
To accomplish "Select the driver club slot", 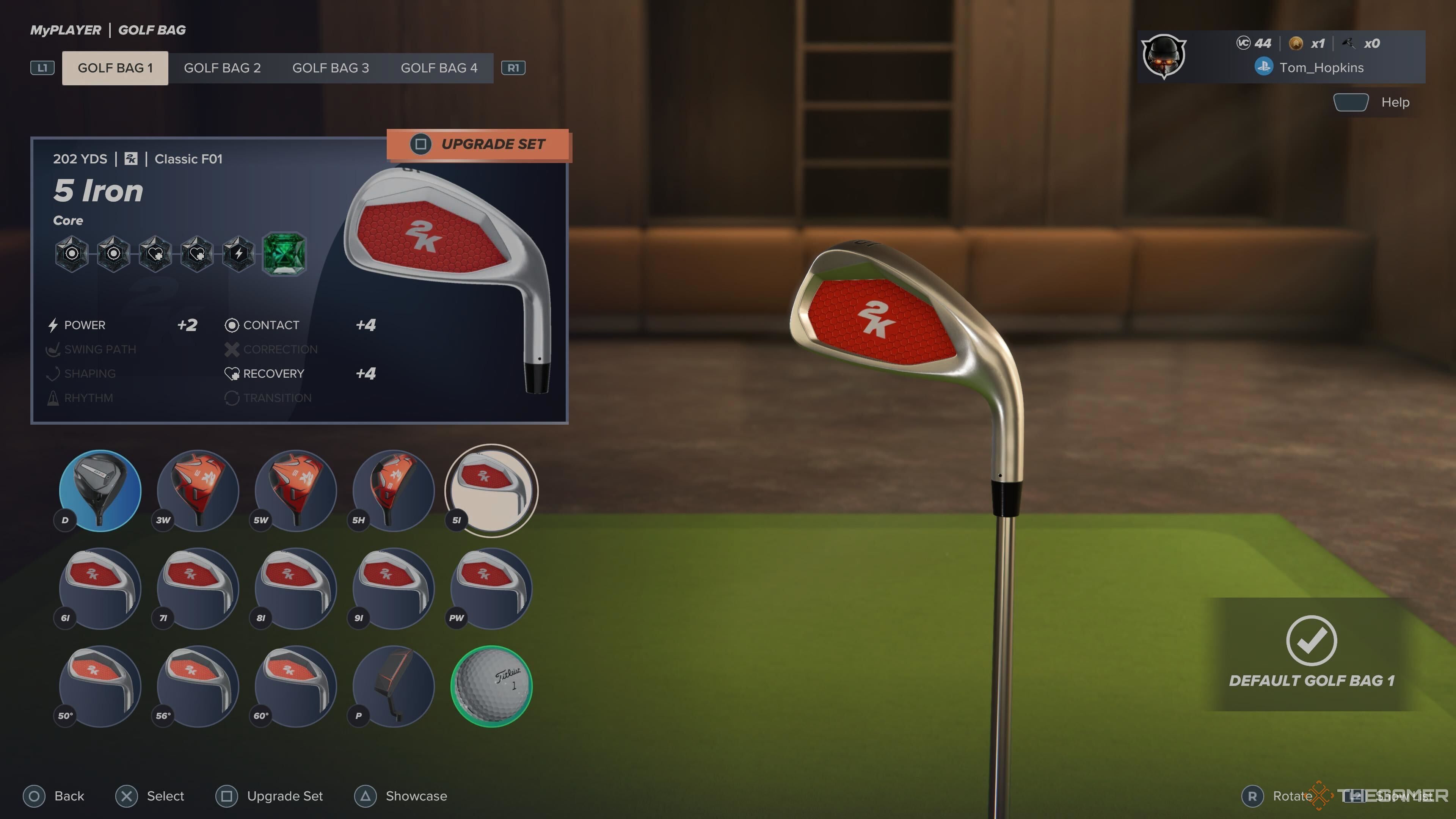I will 100,490.
